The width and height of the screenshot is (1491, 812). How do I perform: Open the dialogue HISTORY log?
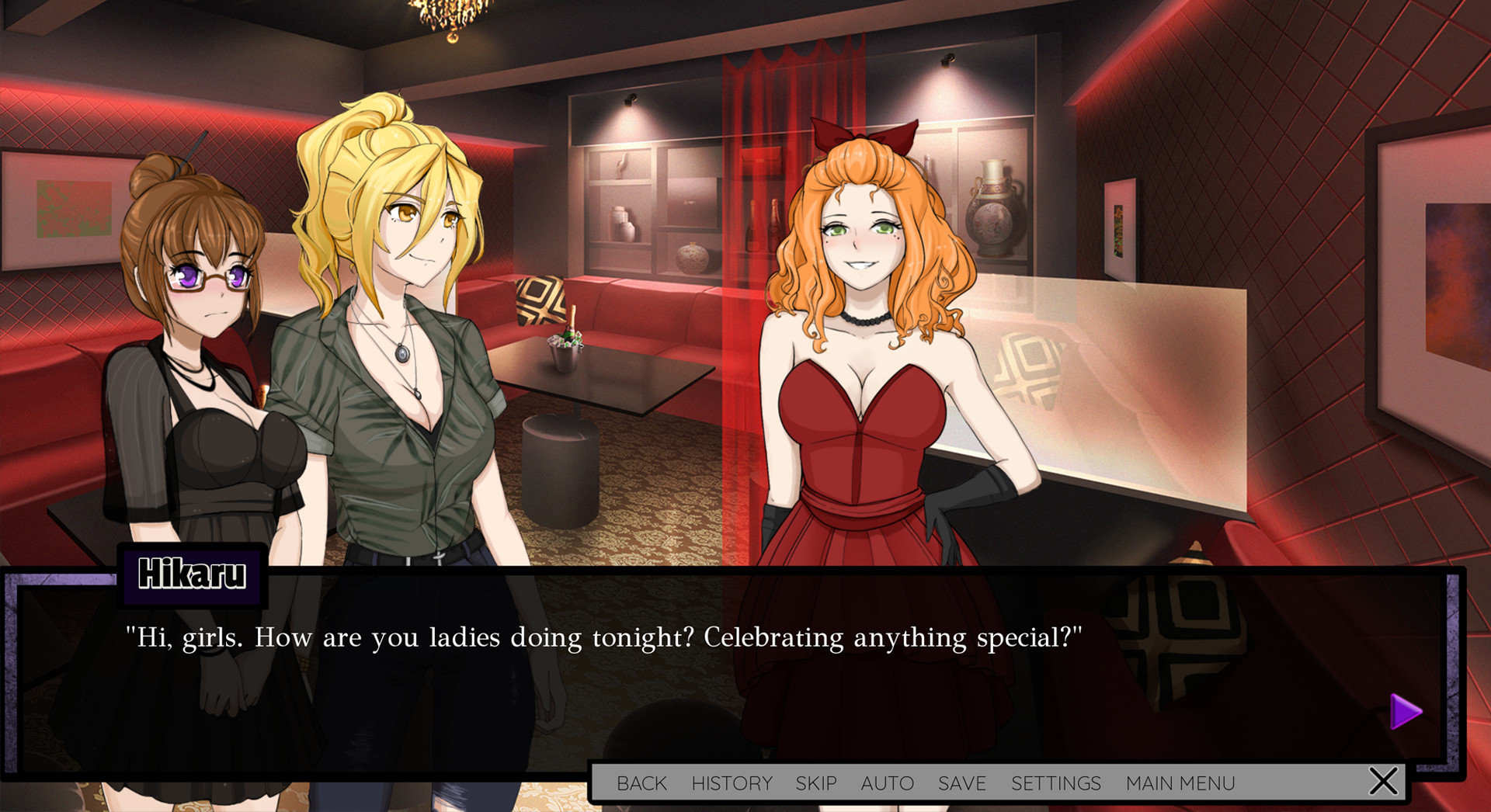click(x=731, y=783)
